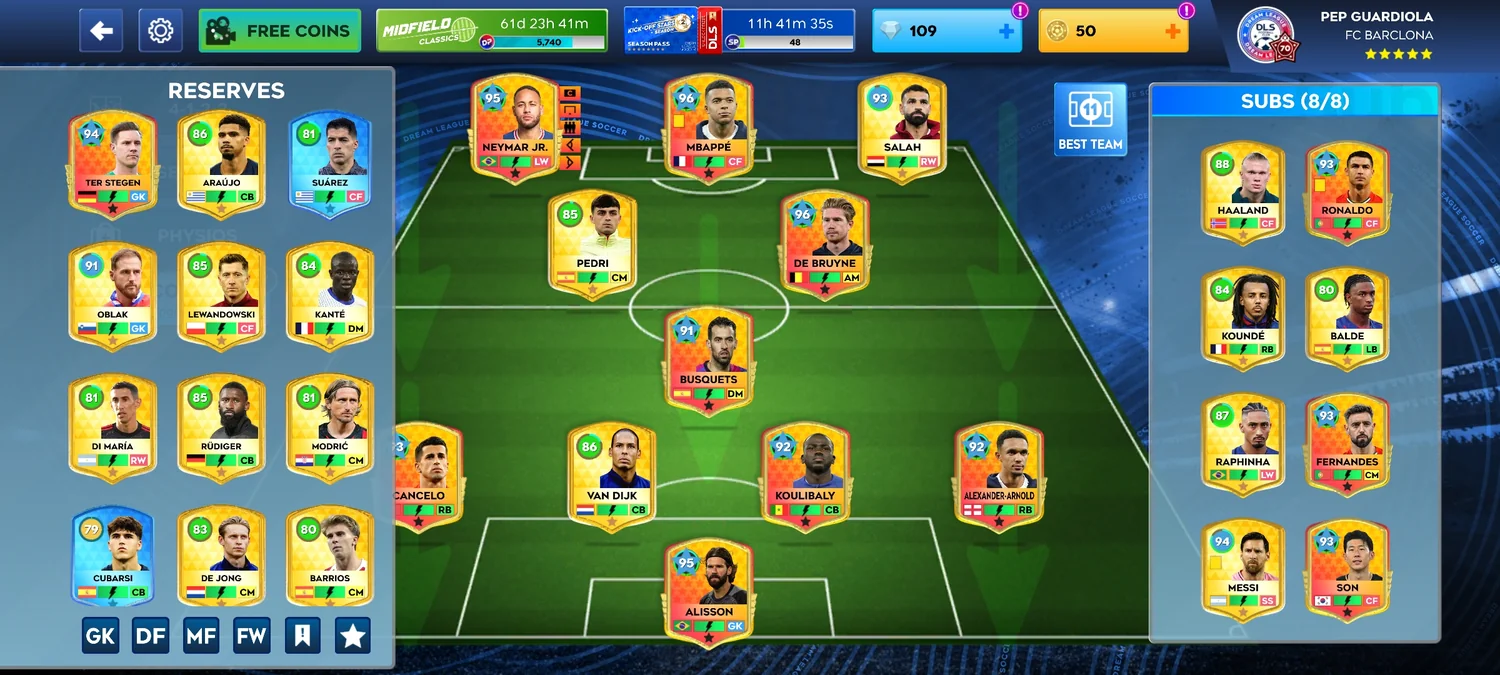Tap the Free Coins video button
Viewport: 1500px width, 675px height.
(x=280, y=31)
